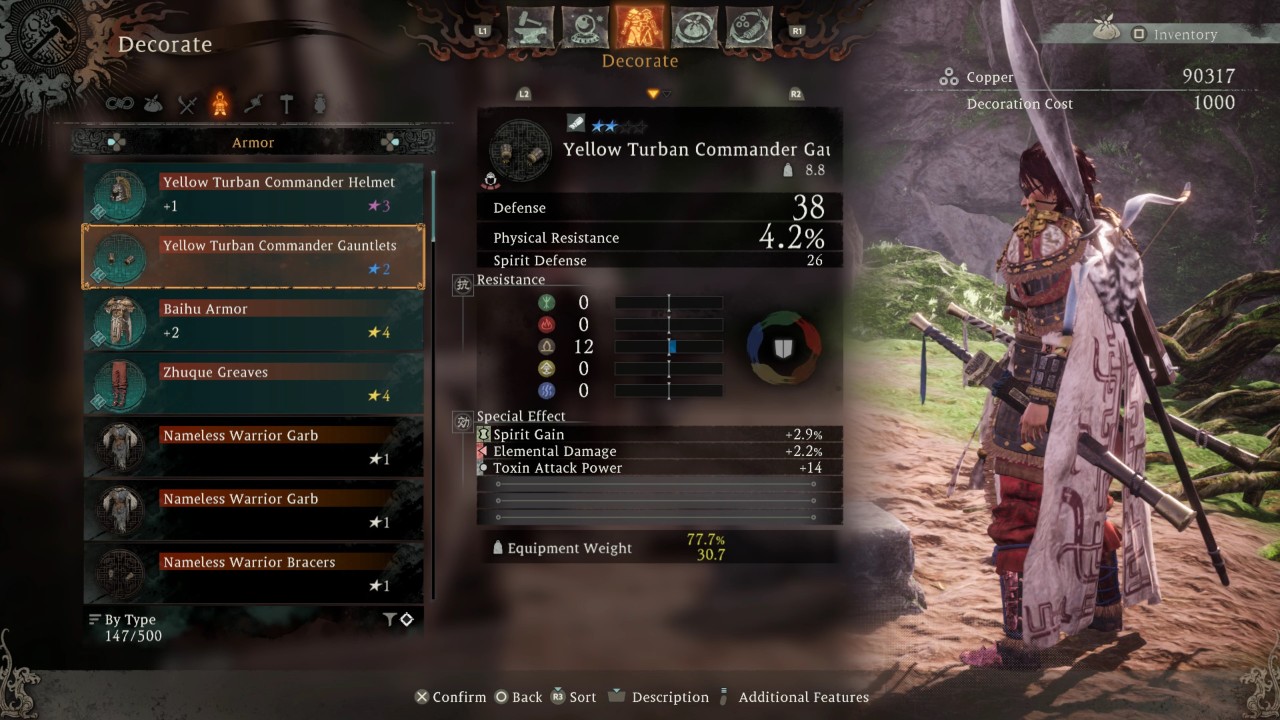Open the coin pouch tab on the far right
1280x720 pixels.
tap(748, 28)
